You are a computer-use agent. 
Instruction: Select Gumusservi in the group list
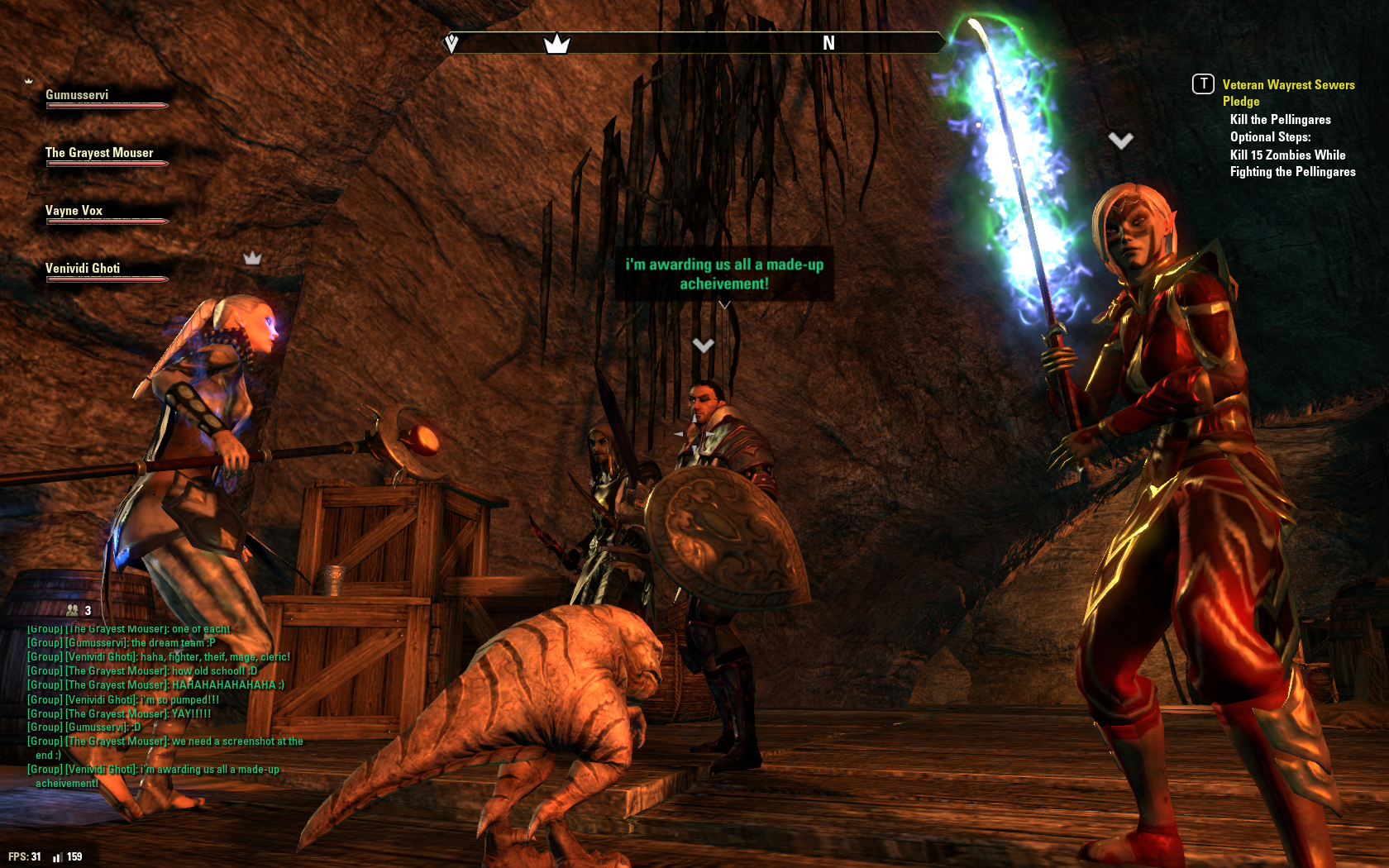[77, 95]
